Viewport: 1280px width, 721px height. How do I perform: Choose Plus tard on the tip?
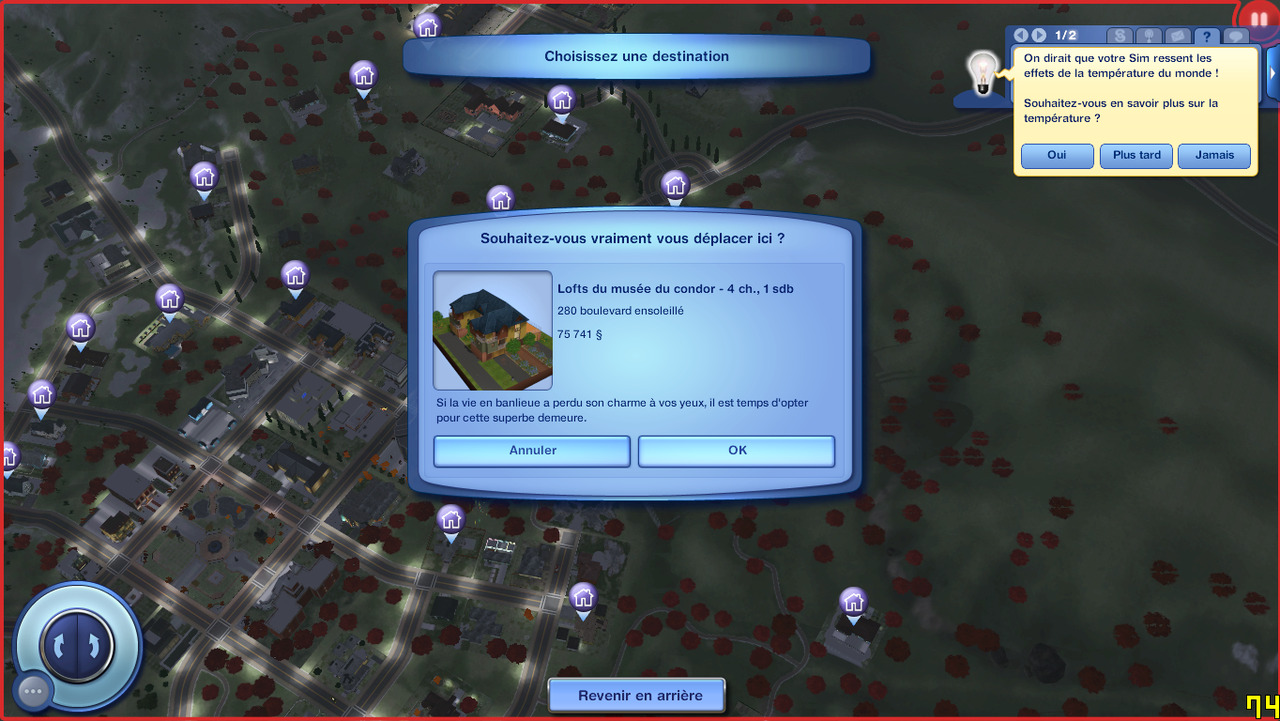pyautogui.click(x=1136, y=156)
